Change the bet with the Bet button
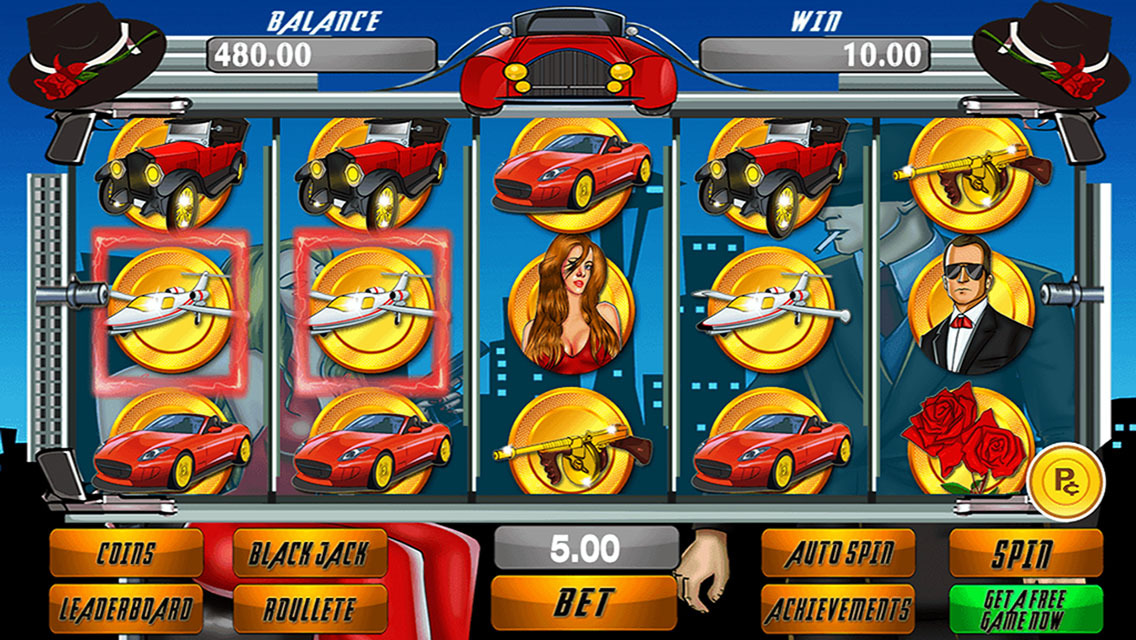The image size is (1136, 640). (585, 603)
